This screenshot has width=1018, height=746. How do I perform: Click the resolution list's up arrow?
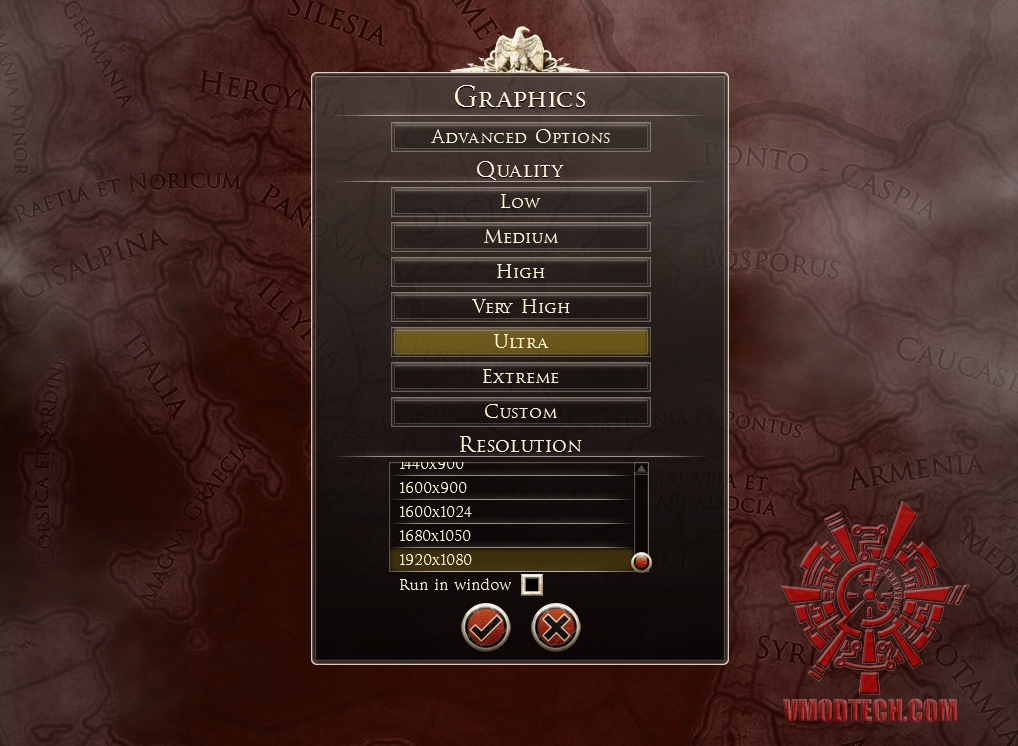(641, 469)
